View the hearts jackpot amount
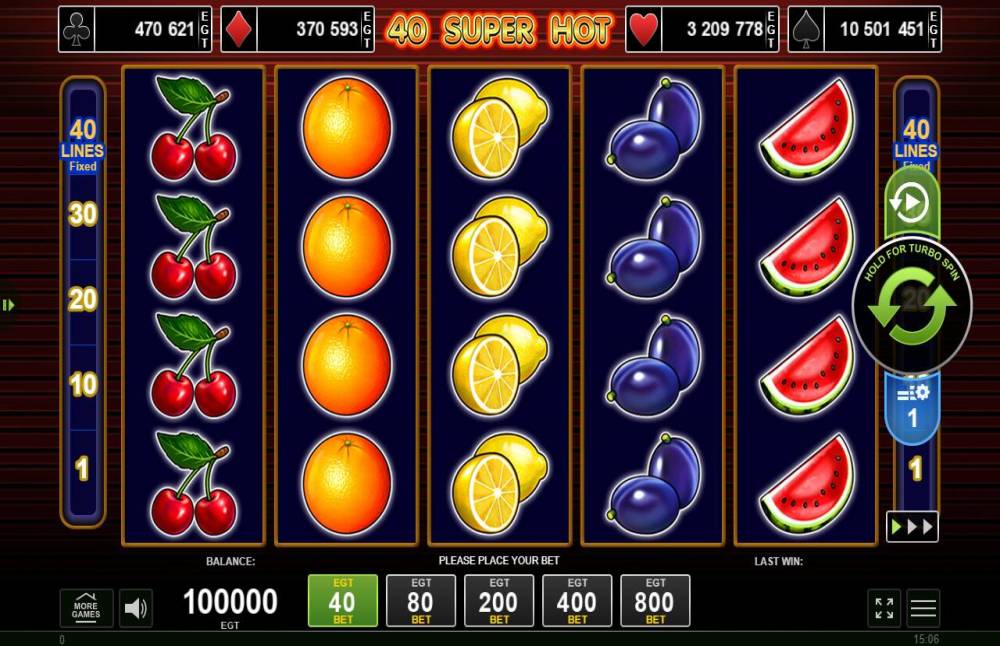1000x646 pixels. click(x=702, y=29)
